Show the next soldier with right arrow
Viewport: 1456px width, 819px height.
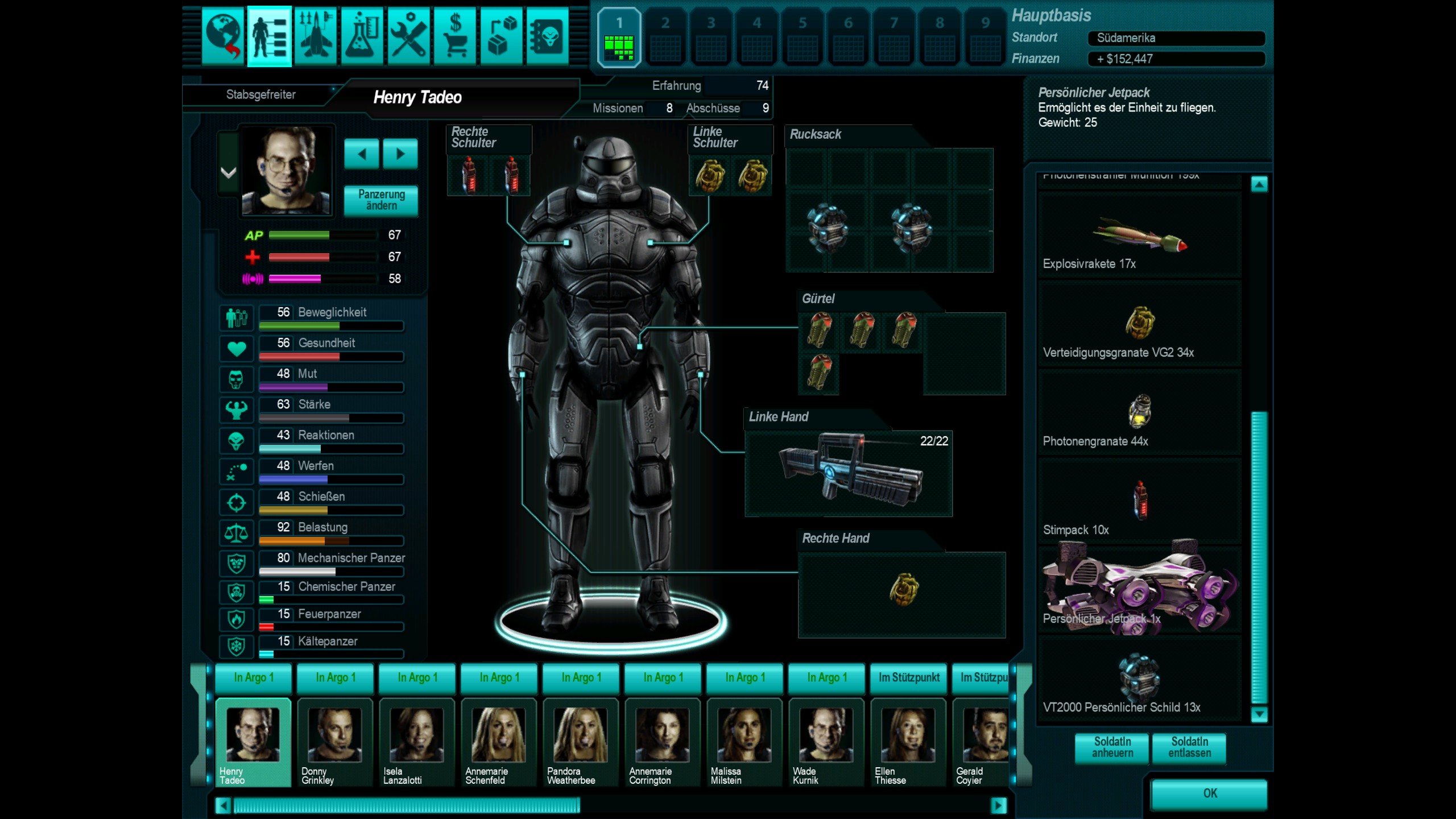400,154
